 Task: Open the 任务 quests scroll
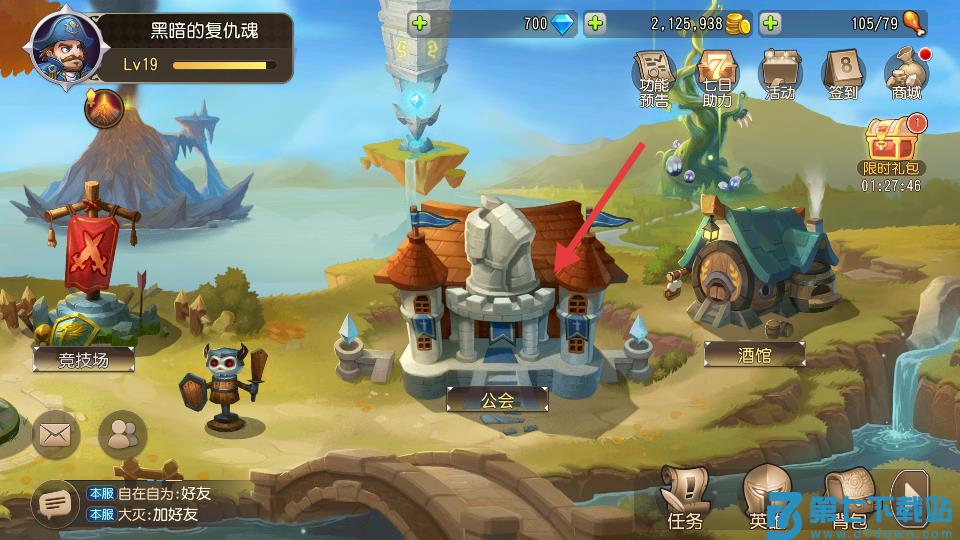(686, 496)
